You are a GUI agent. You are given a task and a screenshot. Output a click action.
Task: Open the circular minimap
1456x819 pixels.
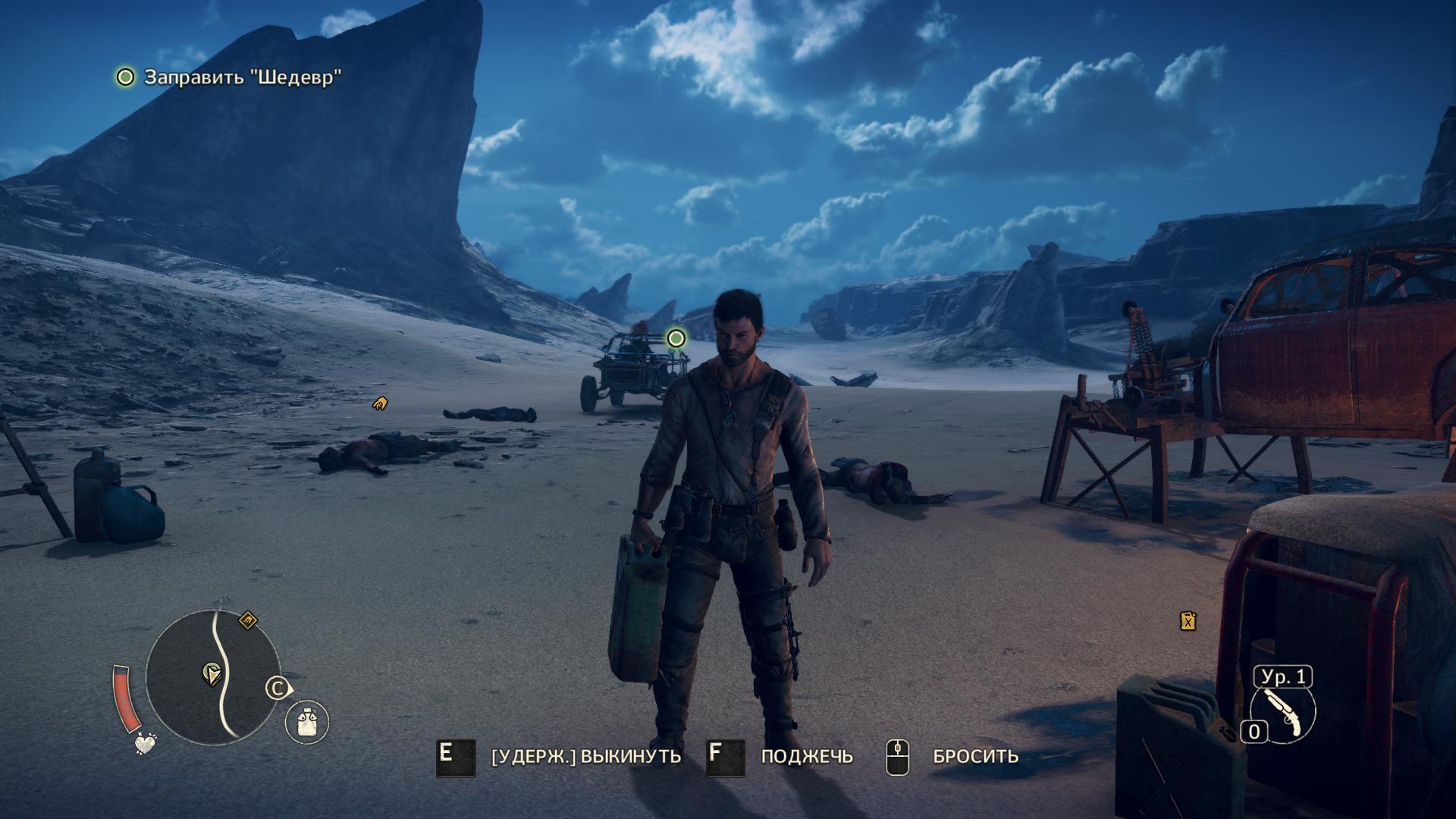point(212,676)
